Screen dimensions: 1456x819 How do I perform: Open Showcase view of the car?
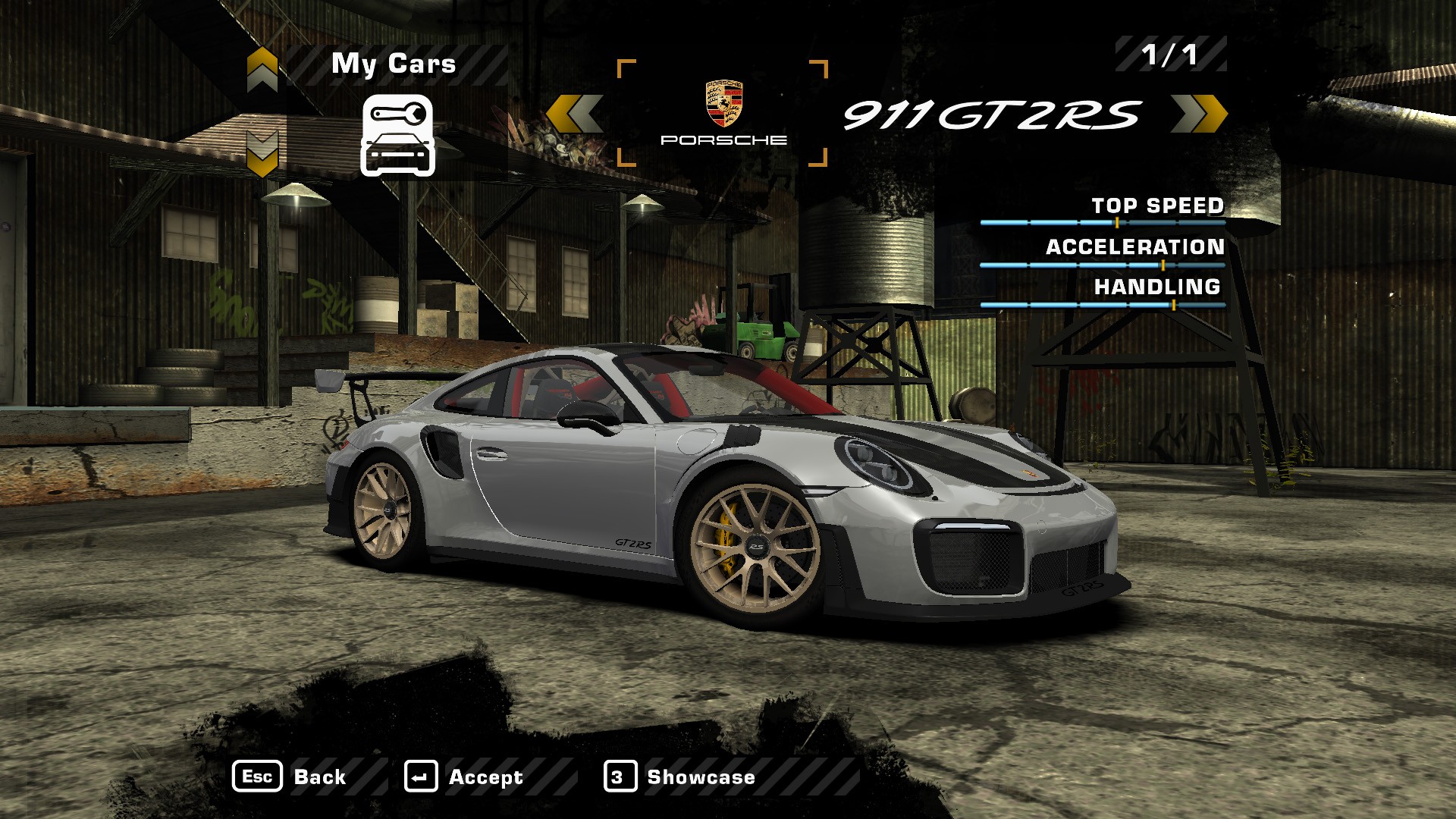click(x=680, y=777)
